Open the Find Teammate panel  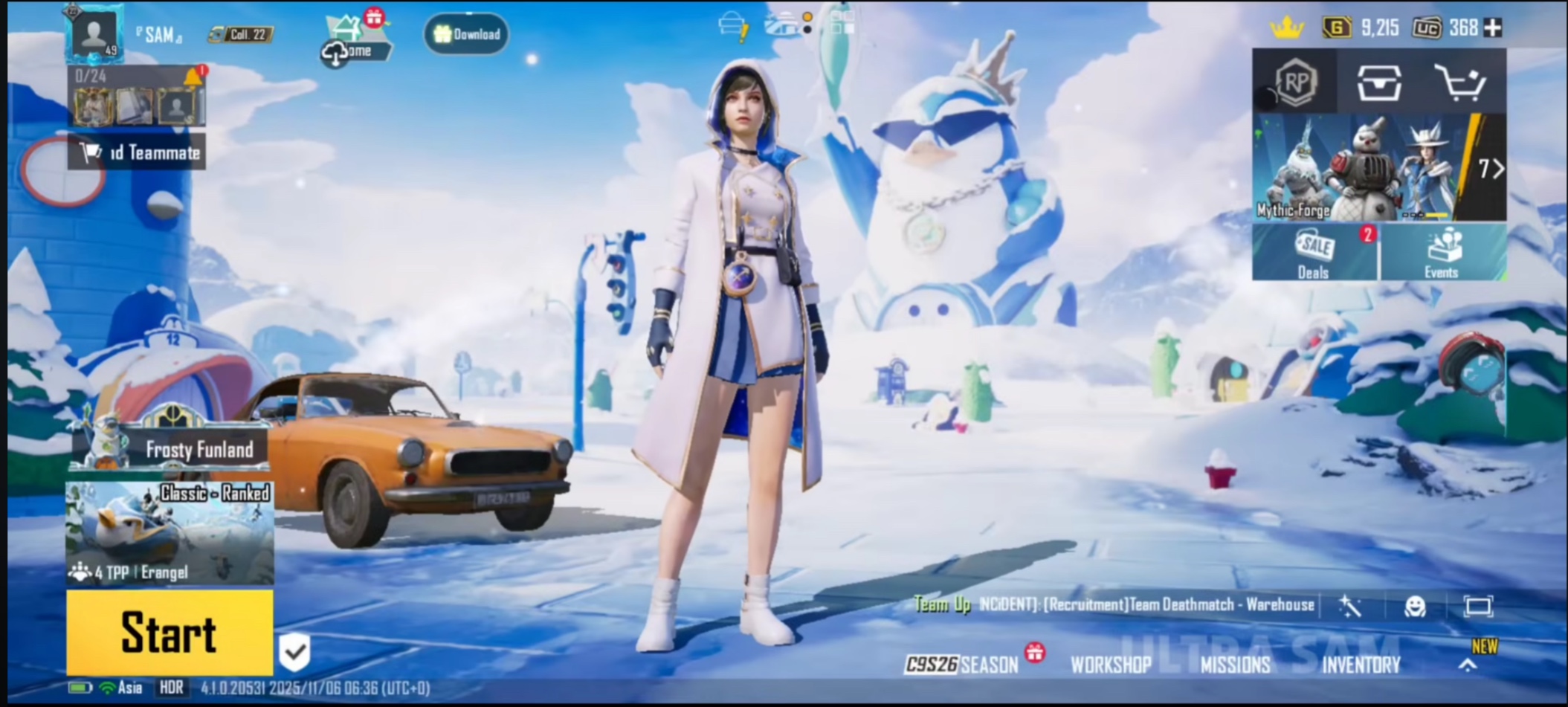(138, 152)
